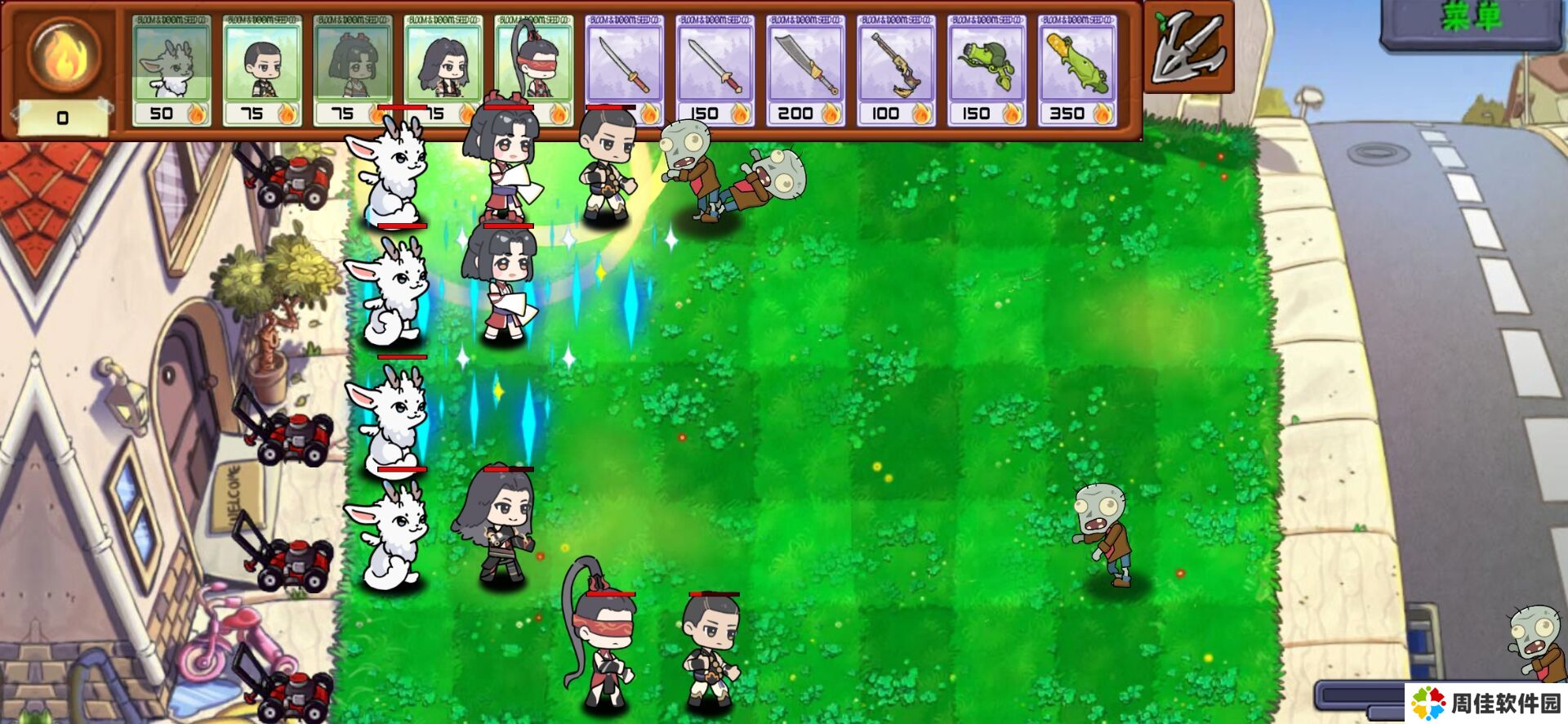Choose the short-haired man seed card
The height and width of the screenshot is (724, 1568).
click(262, 71)
